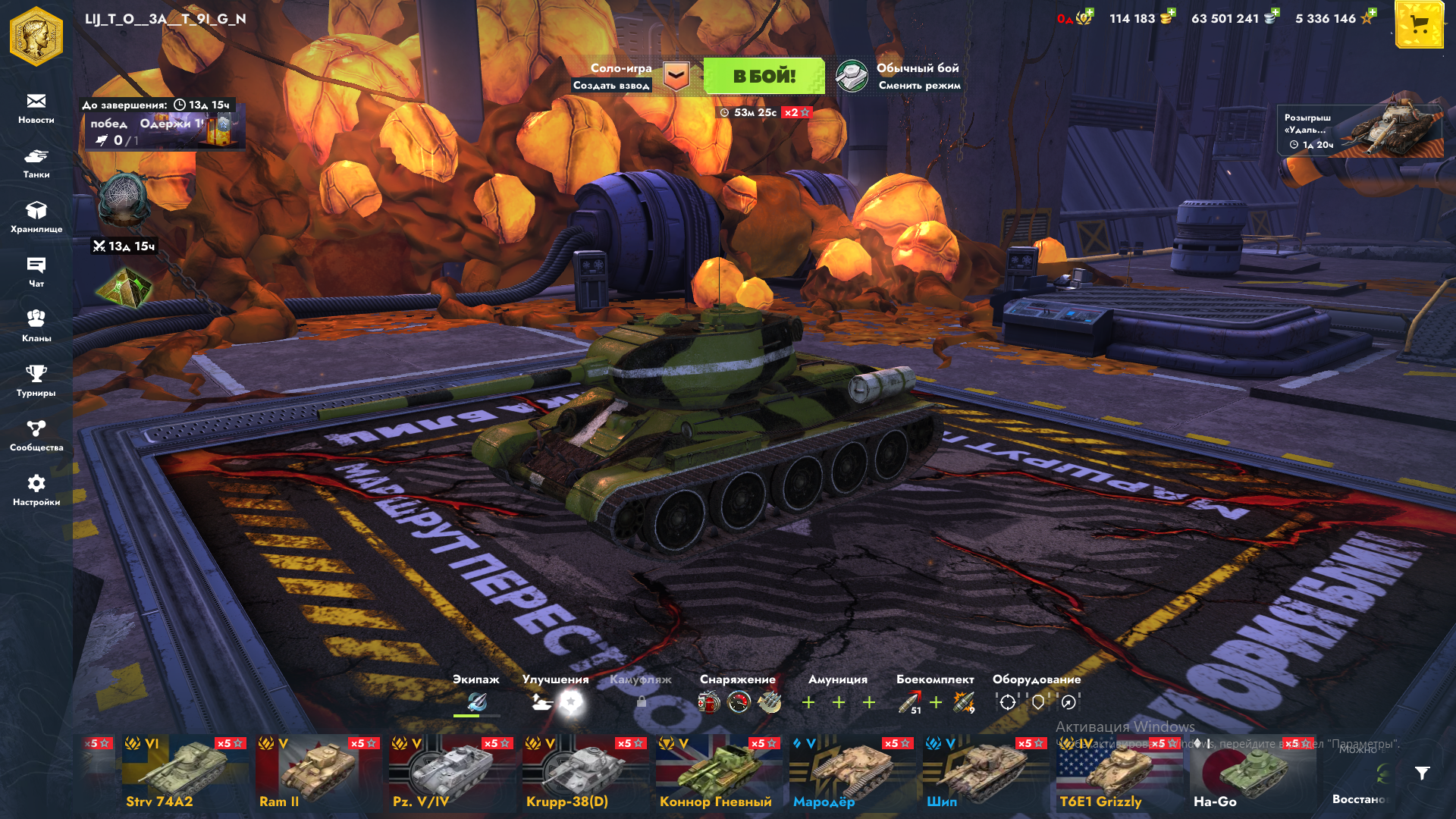The height and width of the screenshot is (819, 1456).
Task: Open the Экипаж crew panel
Action: [x=476, y=695]
